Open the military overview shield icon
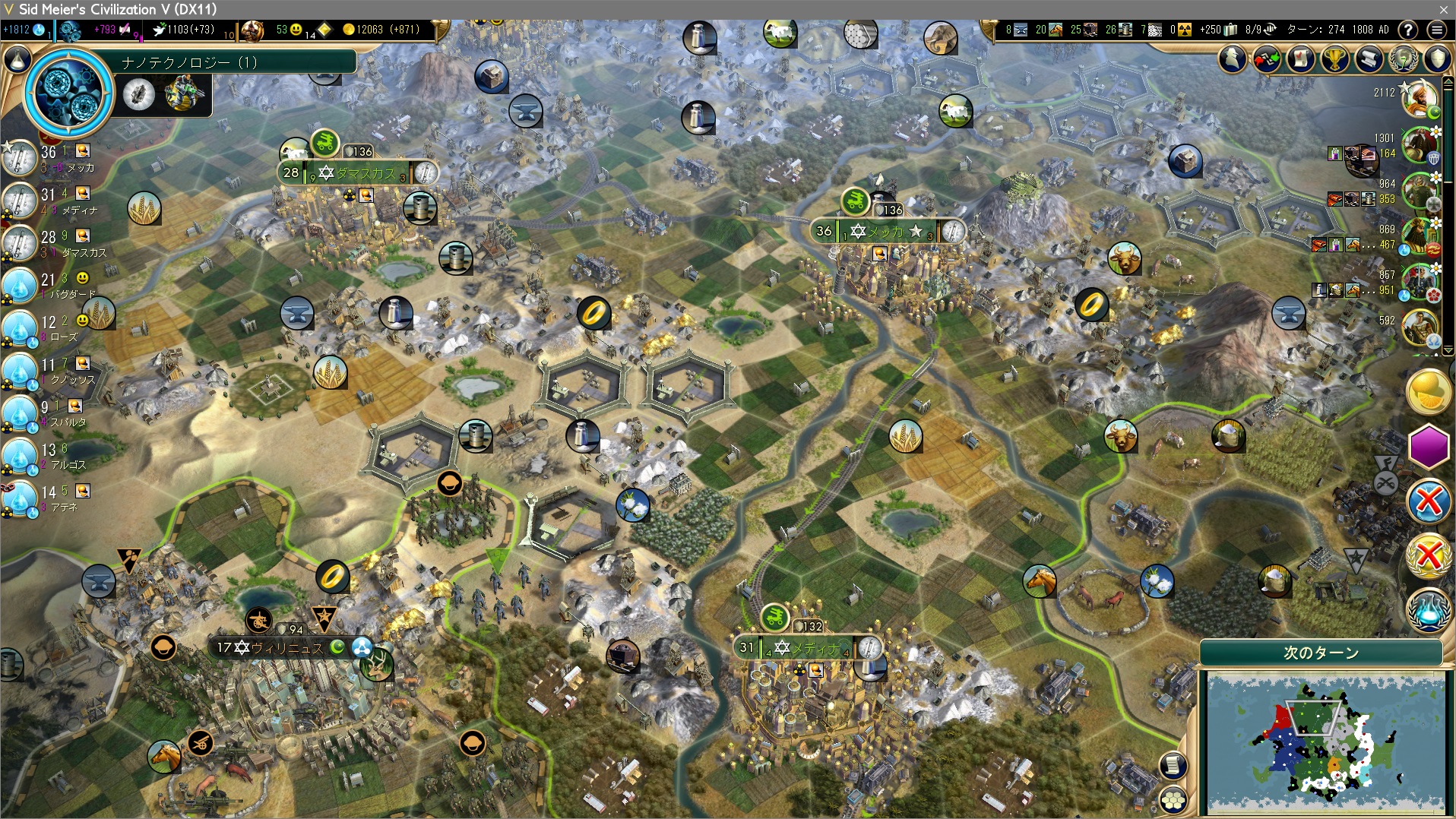 (x=1437, y=58)
